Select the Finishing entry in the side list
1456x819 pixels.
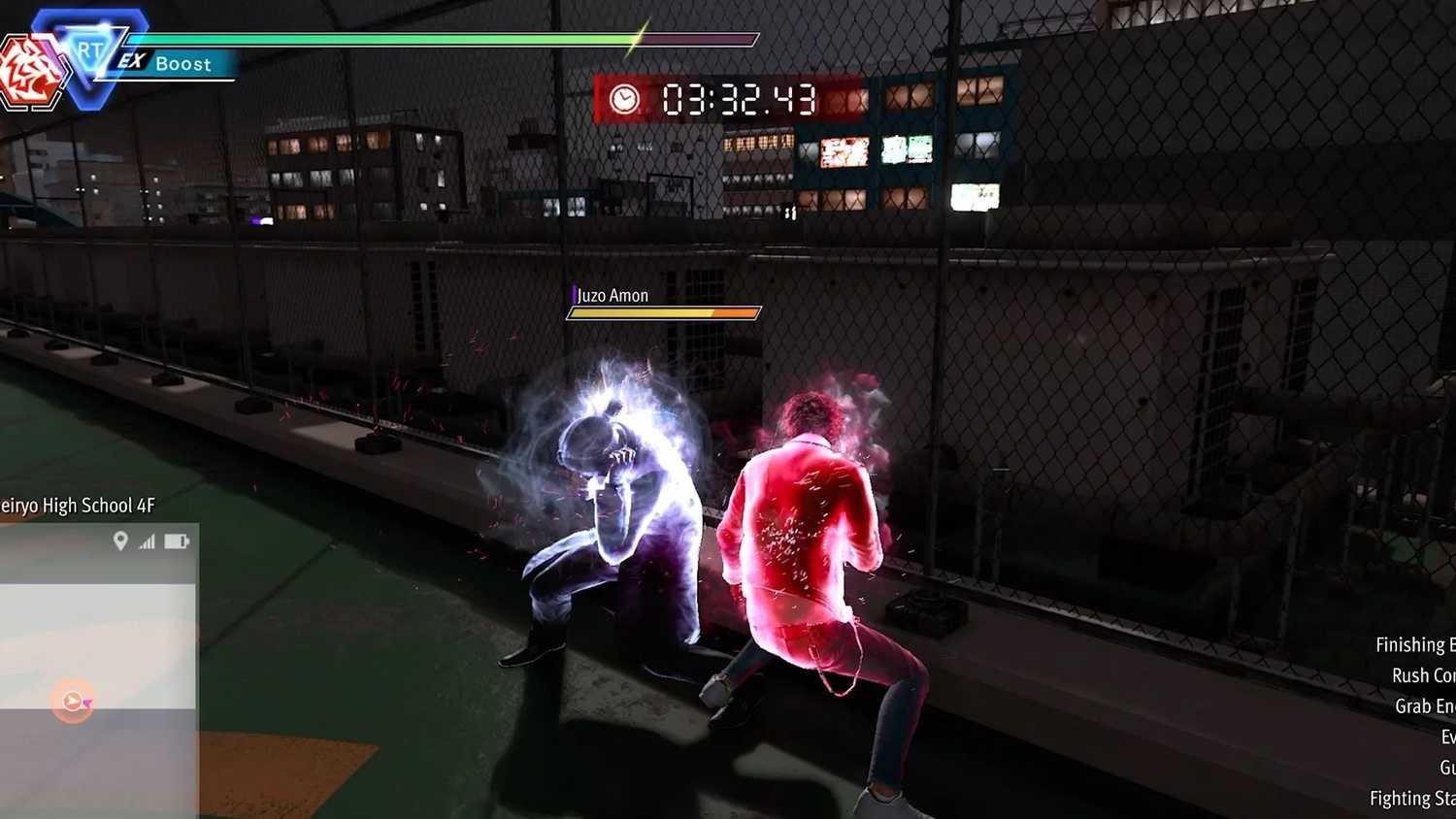(1414, 645)
